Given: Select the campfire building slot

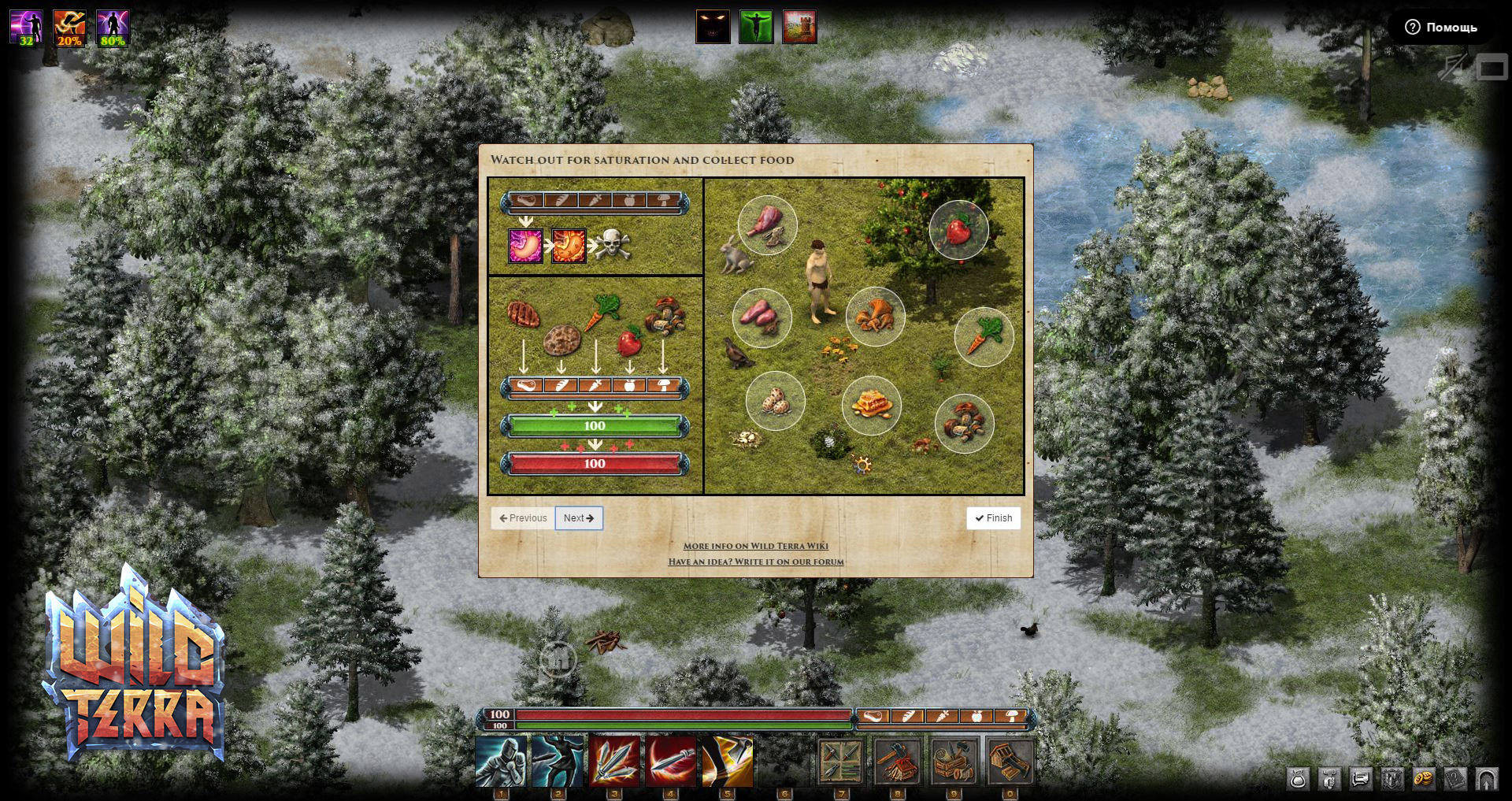Looking at the screenshot, I should (x=897, y=762).
